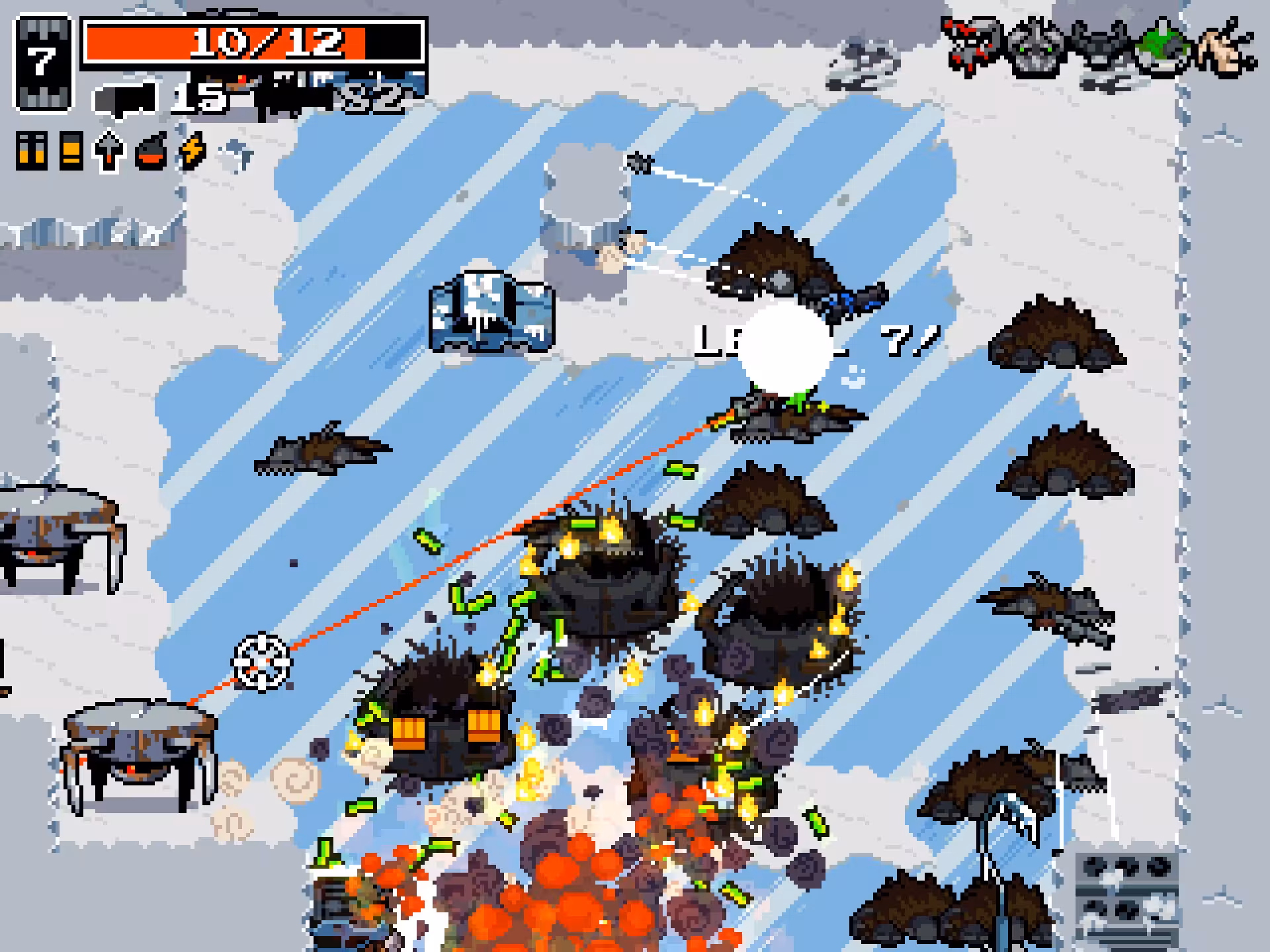Select the lightning bolt power-up icon
This screenshot has width=1270, height=952.
point(190,151)
